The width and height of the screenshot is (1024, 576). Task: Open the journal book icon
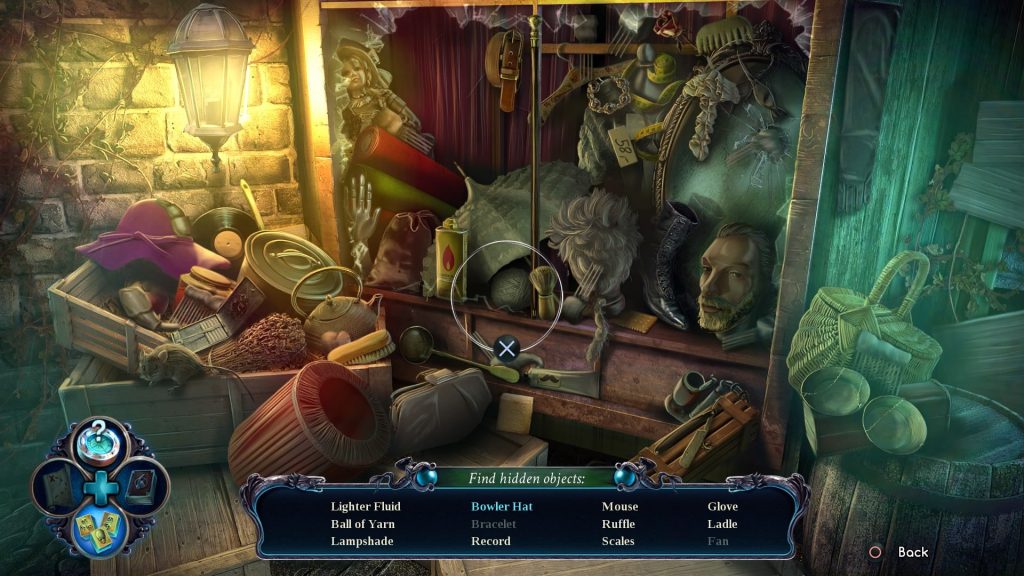tap(141, 488)
